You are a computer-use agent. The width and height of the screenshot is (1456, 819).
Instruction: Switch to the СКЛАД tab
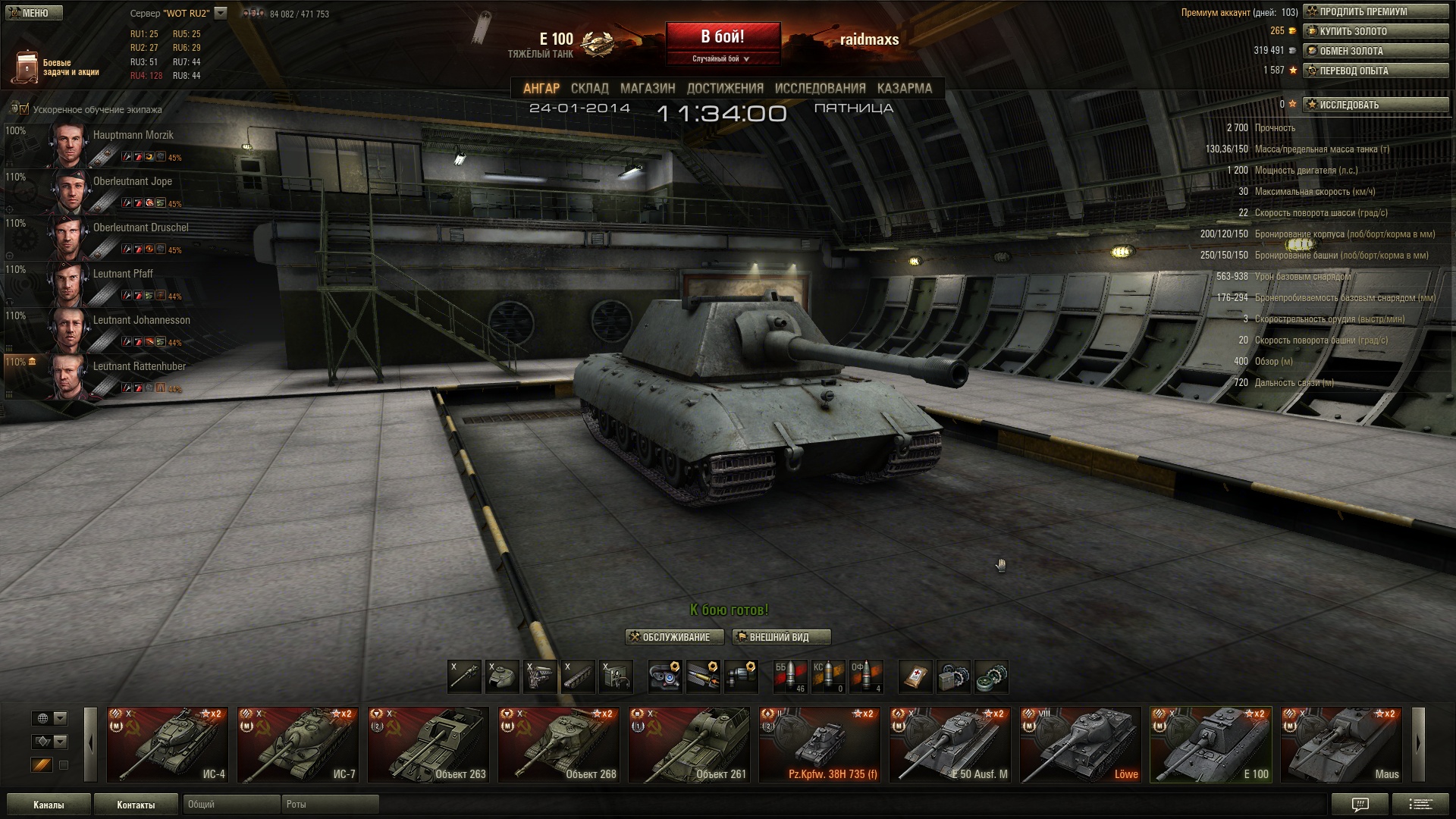[x=589, y=88]
